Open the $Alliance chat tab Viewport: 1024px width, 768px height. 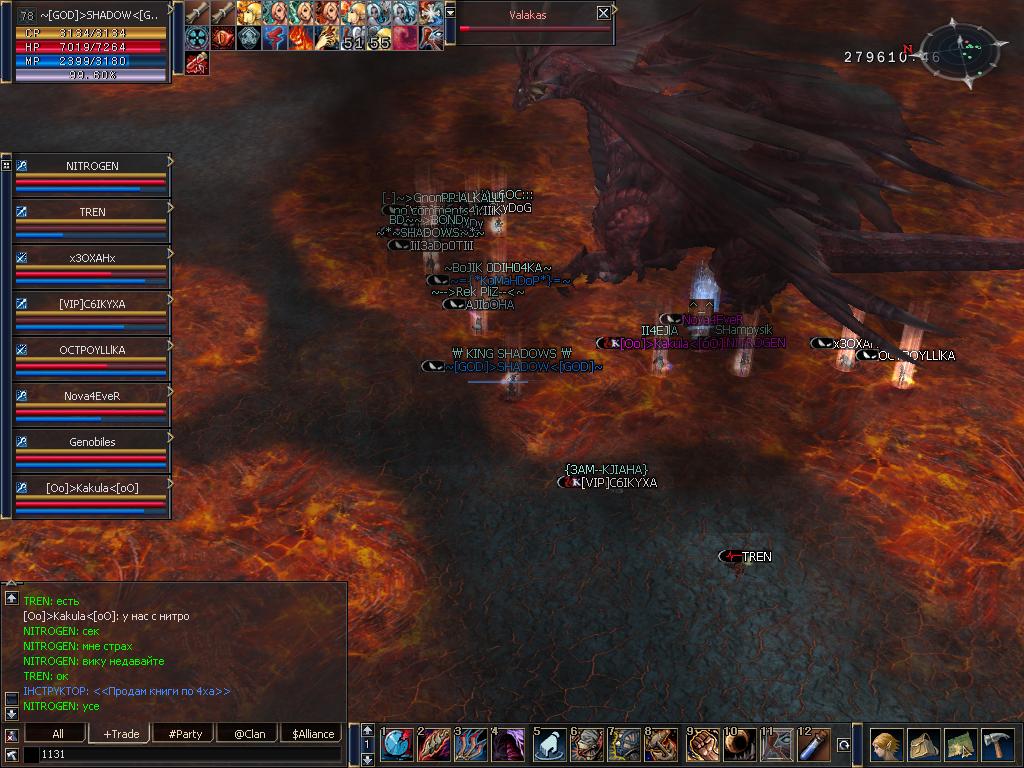(x=313, y=733)
